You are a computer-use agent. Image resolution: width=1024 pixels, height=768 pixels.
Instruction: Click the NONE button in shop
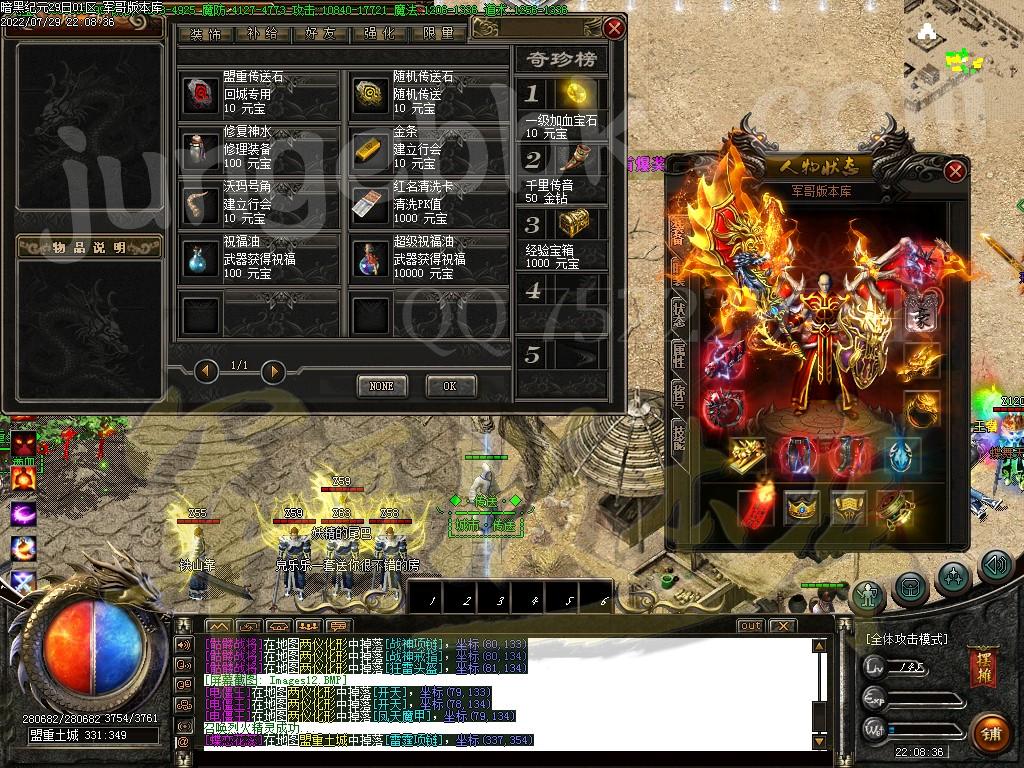381,386
